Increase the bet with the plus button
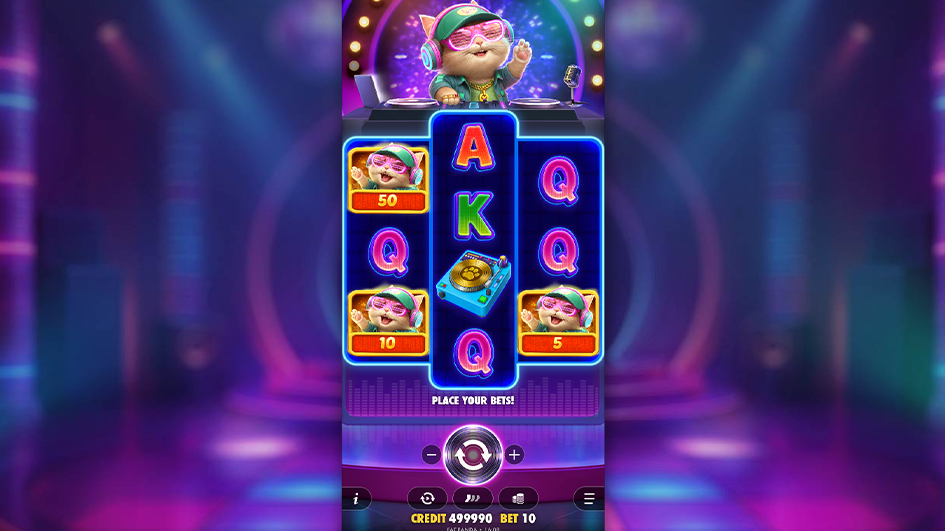The image size is (945, 531). pos(514,455)
